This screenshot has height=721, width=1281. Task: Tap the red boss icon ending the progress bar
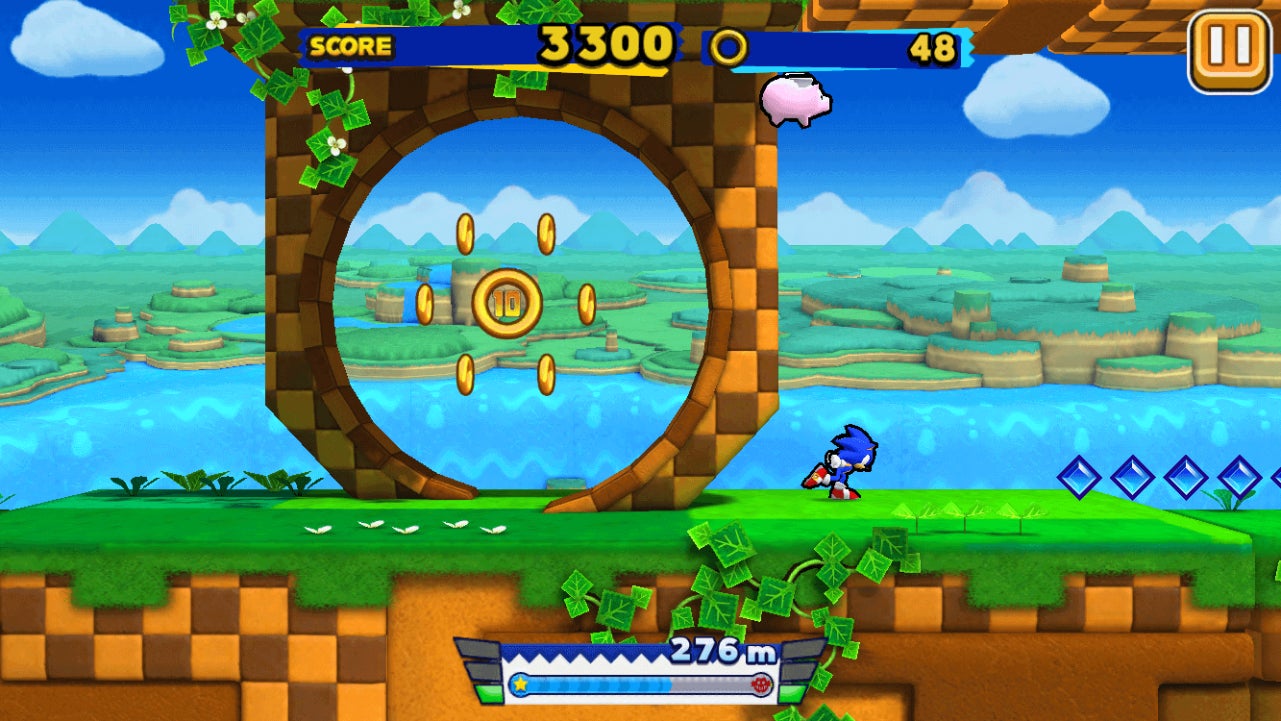(x=762, y=686)
